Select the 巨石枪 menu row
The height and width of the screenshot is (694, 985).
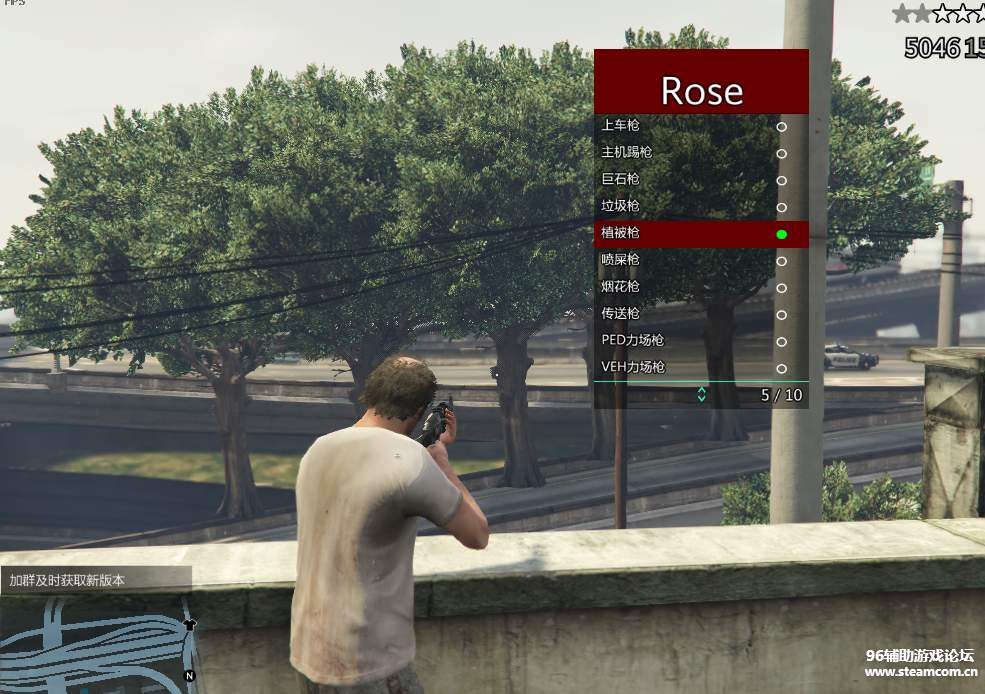pos(700,180)
